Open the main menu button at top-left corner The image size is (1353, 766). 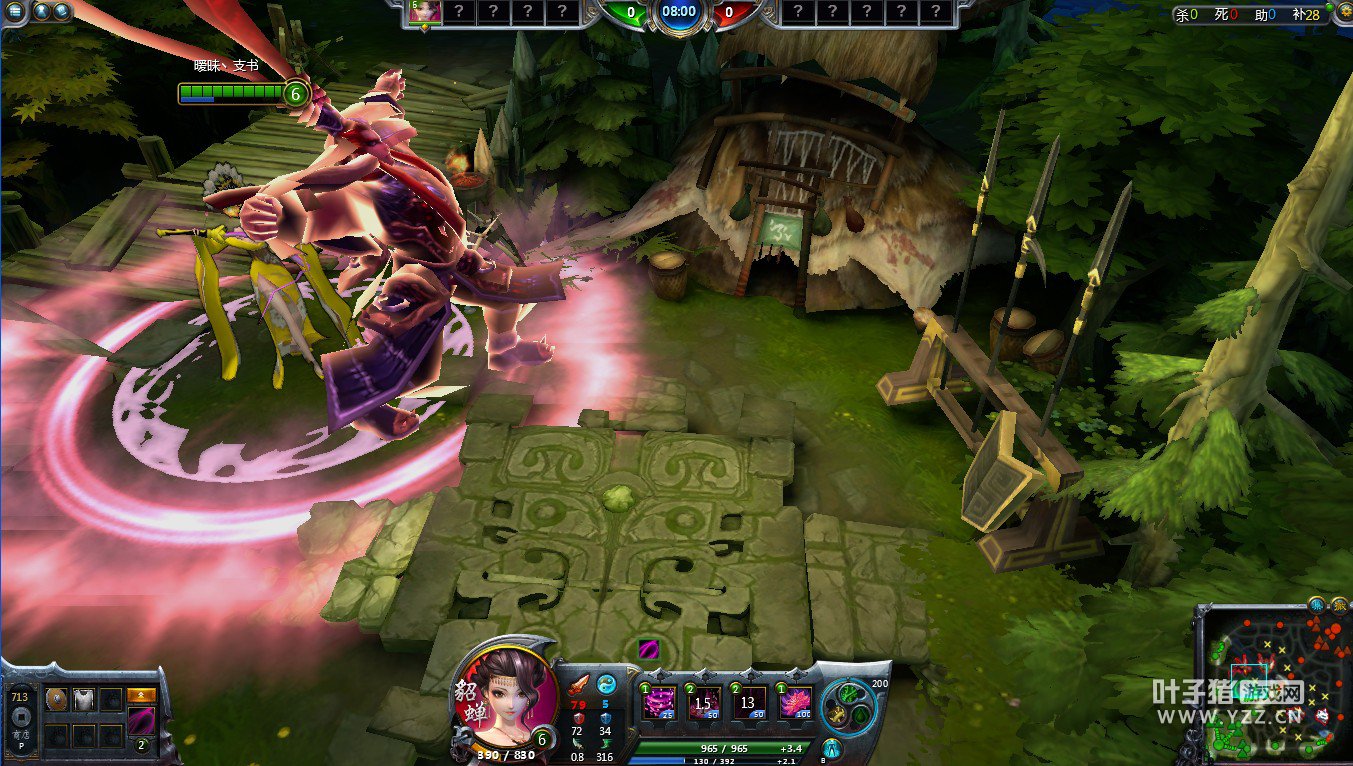(14, 11)
